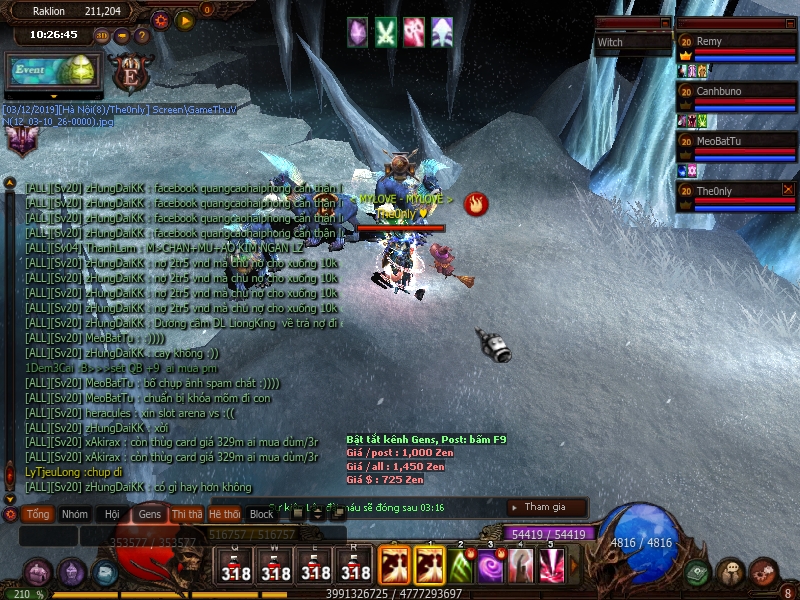Click the orange play arrow button
800x600 pixels.
184,19
